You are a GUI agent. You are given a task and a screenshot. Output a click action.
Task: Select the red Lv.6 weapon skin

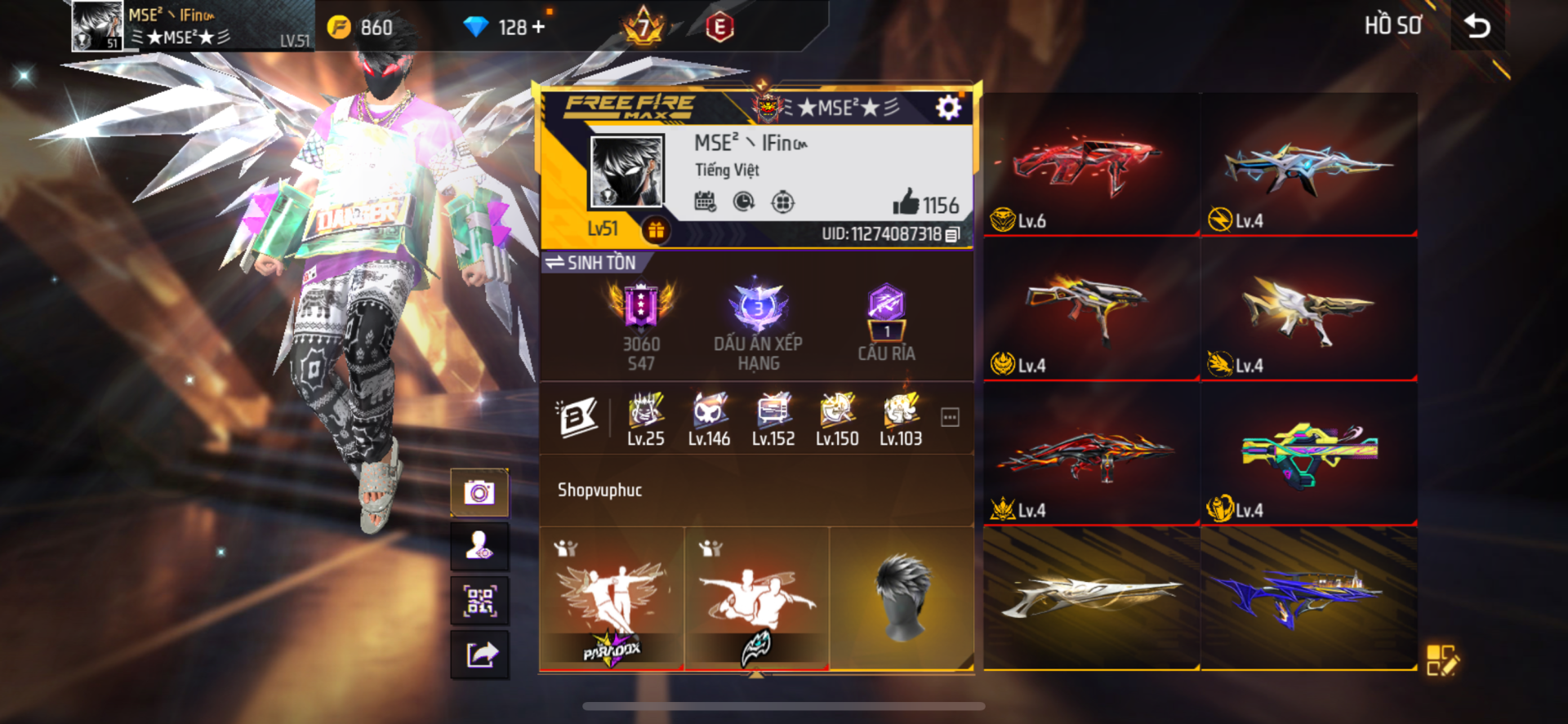point(1091,166)
